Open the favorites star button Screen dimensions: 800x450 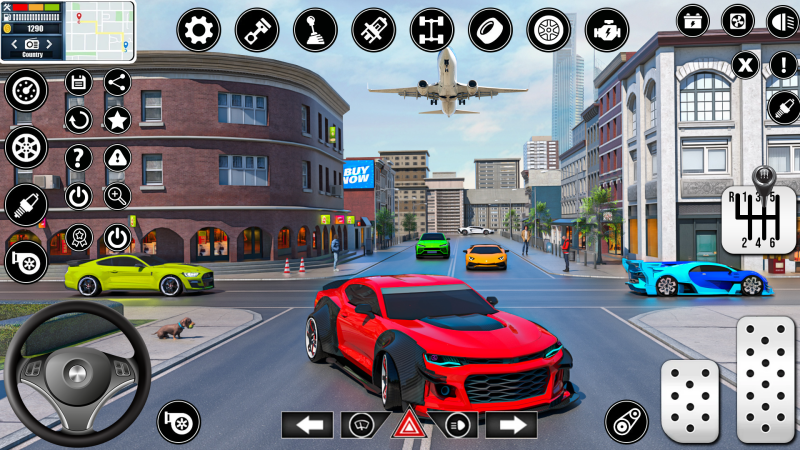point(117,120)
